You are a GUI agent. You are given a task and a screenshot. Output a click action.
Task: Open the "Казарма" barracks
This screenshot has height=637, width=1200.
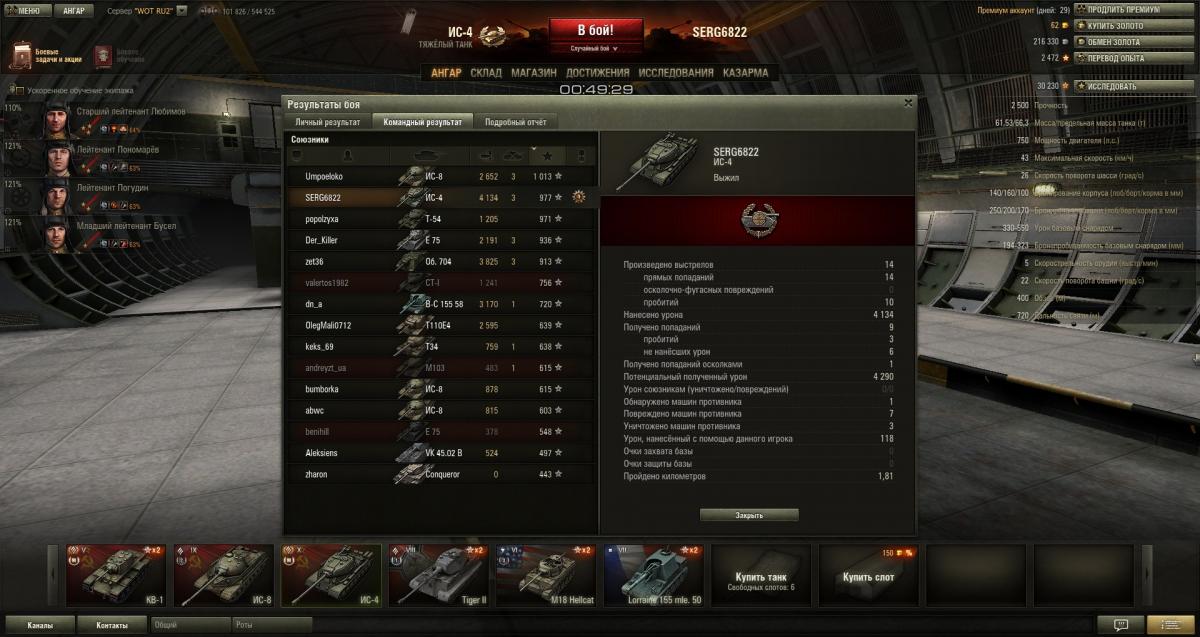[x=745, y=73]
